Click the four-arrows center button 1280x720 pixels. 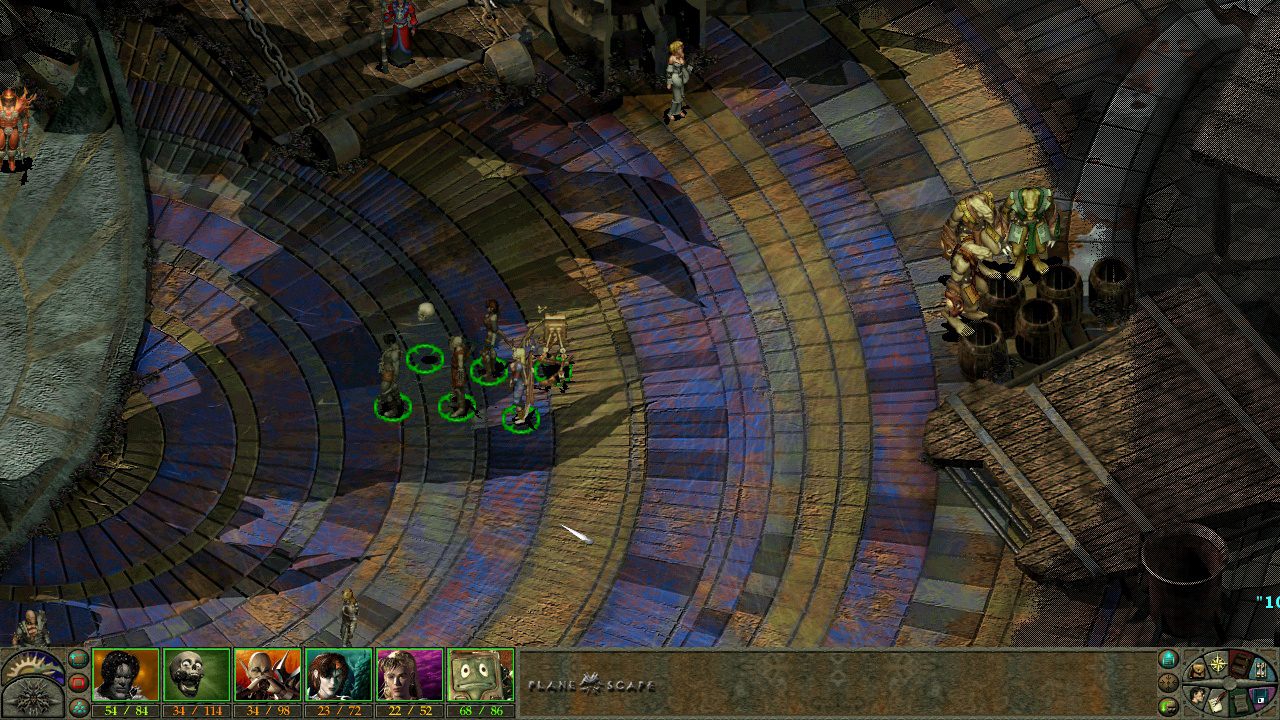tap(1168, 683)
